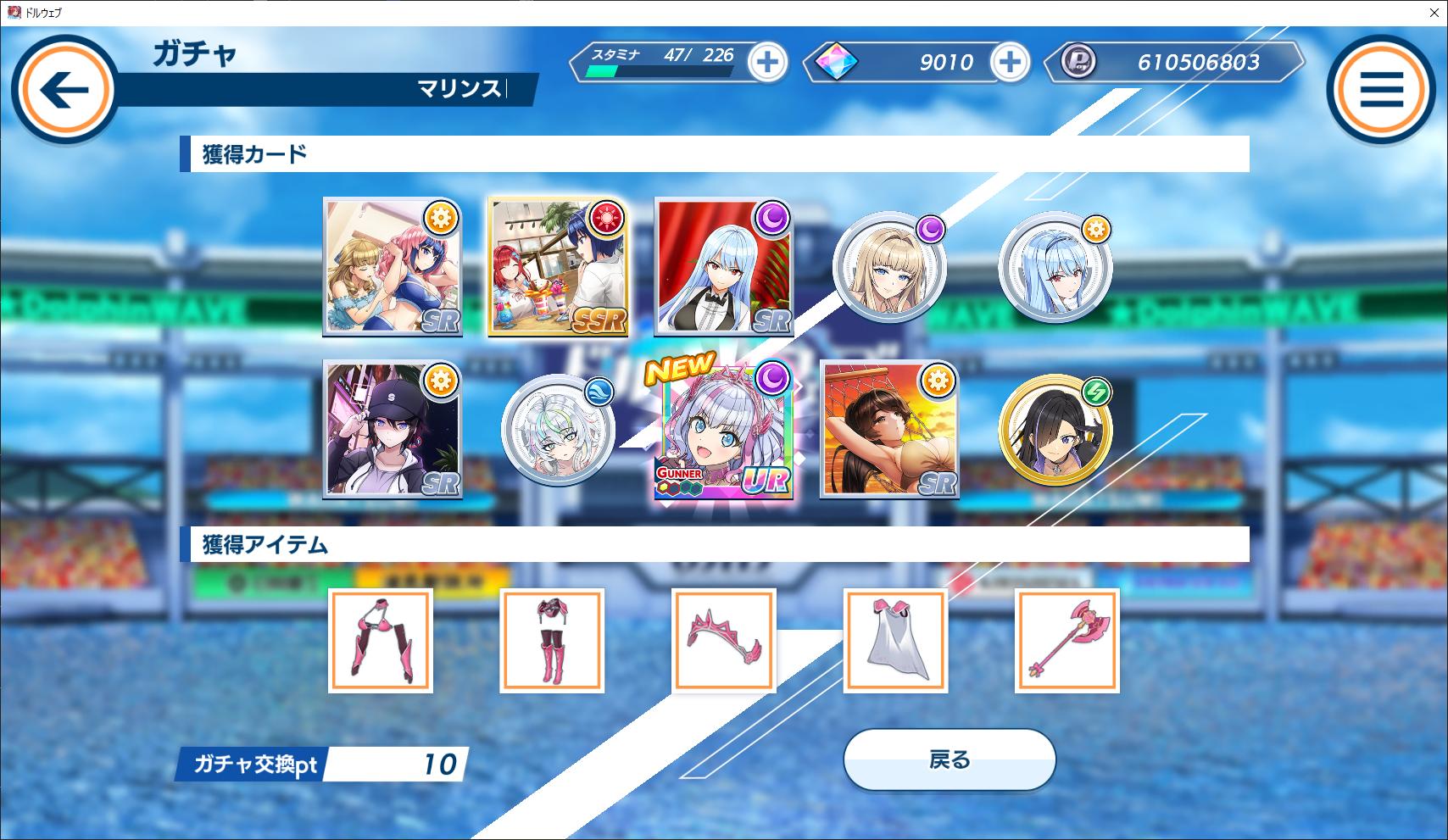Select the pink tiara item

coord(724,641)
